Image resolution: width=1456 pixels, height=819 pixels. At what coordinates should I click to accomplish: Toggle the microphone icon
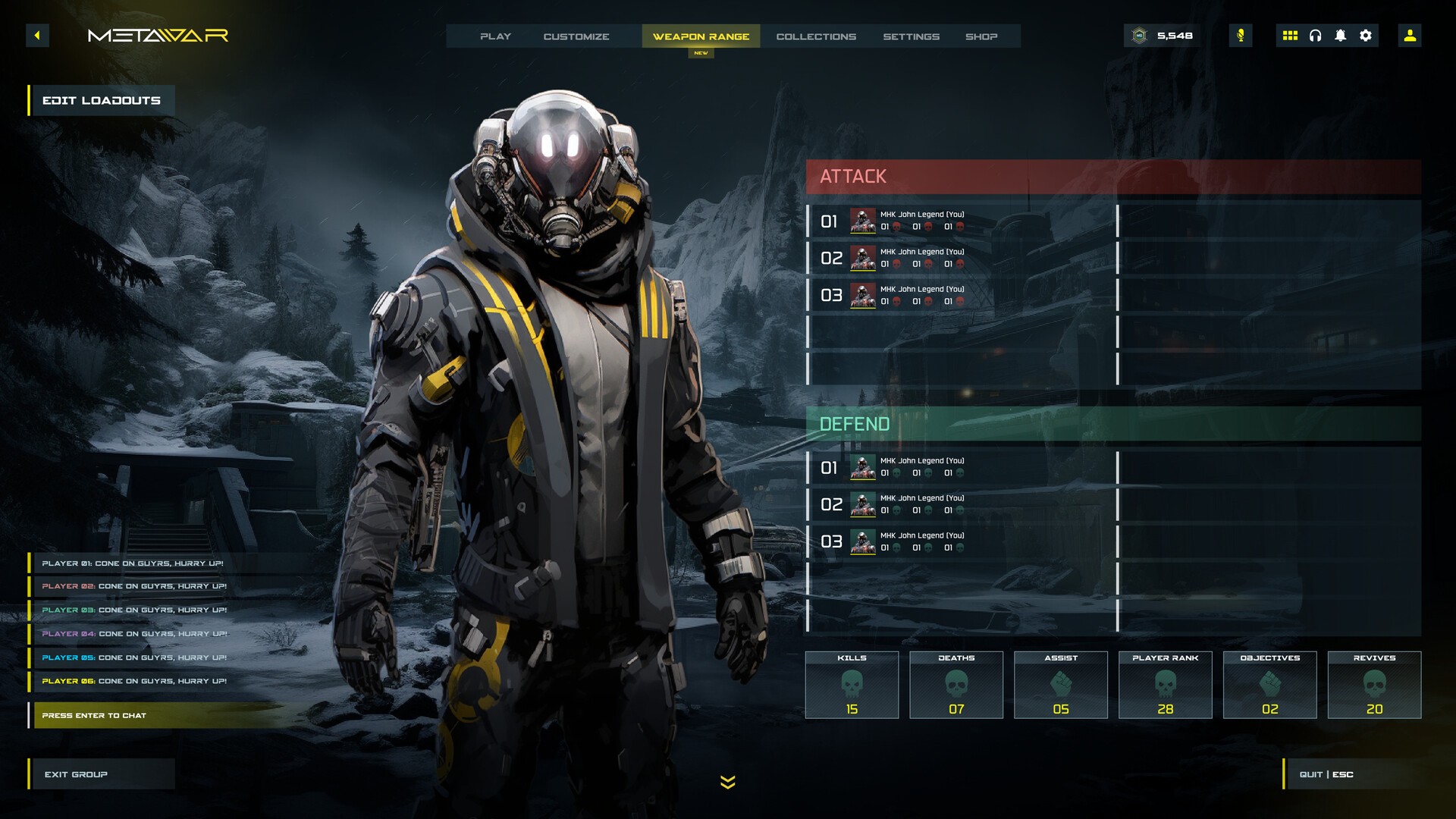[x=1241, y=36]
